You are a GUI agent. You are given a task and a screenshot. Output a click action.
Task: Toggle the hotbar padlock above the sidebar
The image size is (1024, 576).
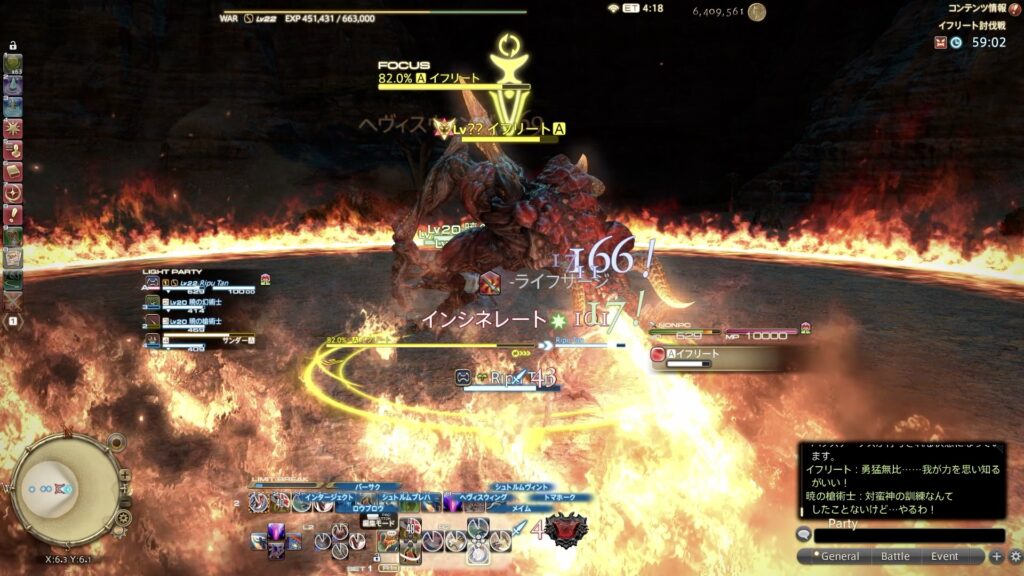(x=13, y=45)
